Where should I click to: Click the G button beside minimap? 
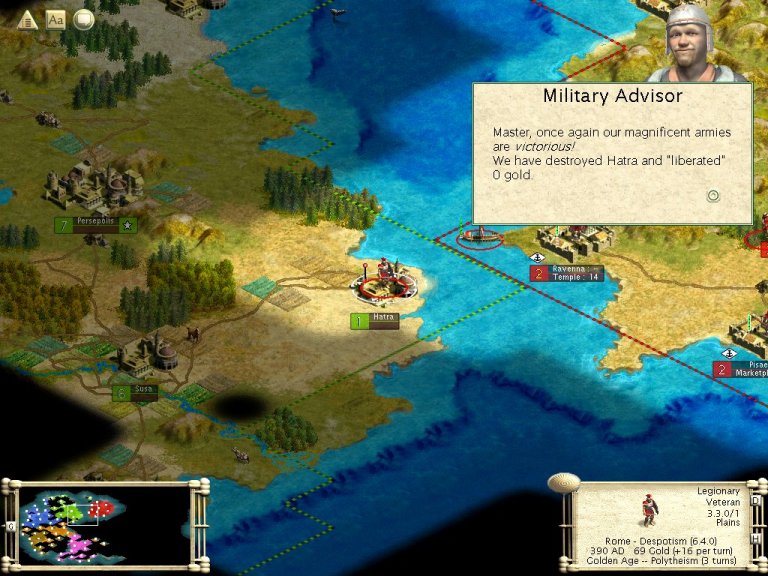click(x=11, y=526)
